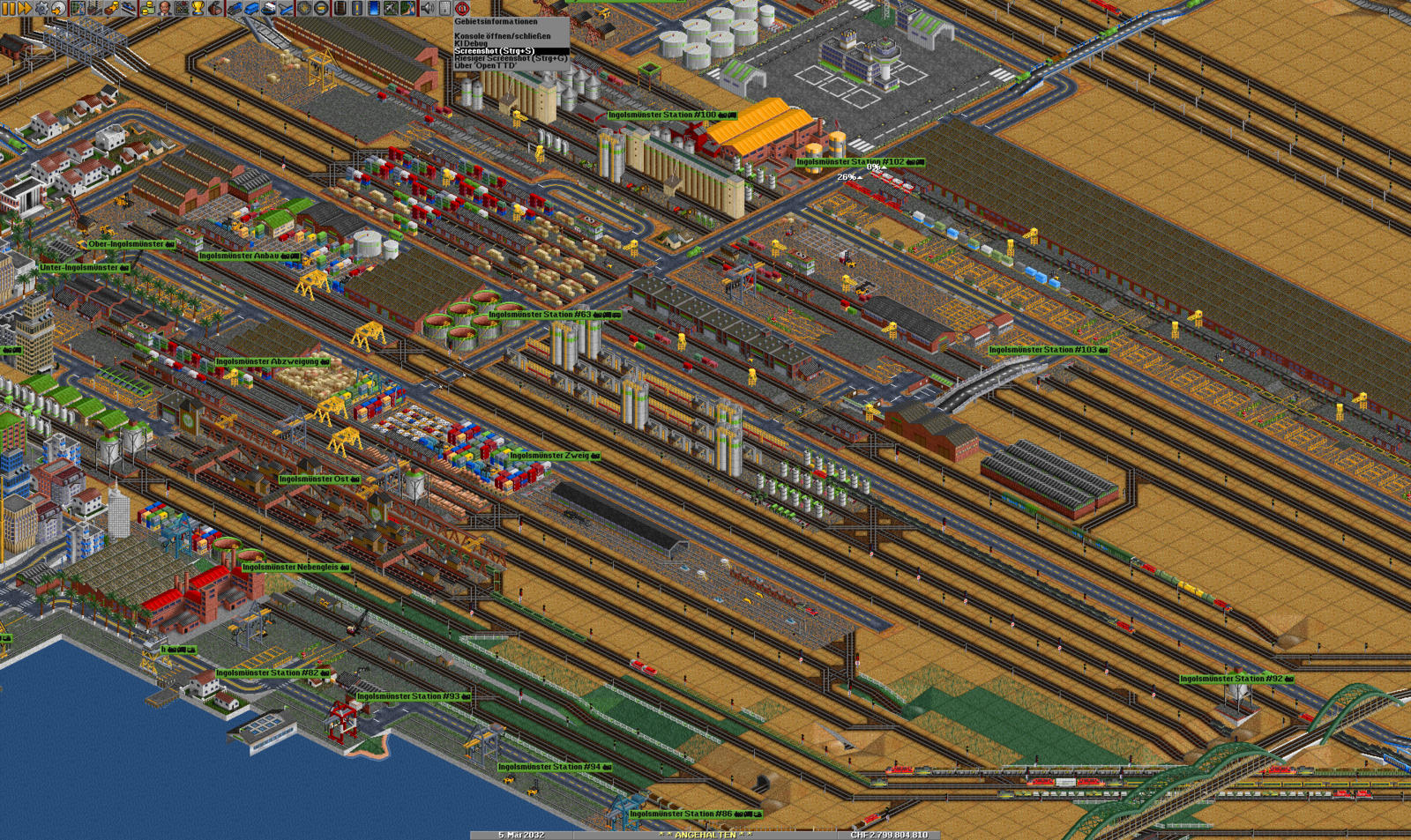Open the company manager face icon

(x=163, y=8)
